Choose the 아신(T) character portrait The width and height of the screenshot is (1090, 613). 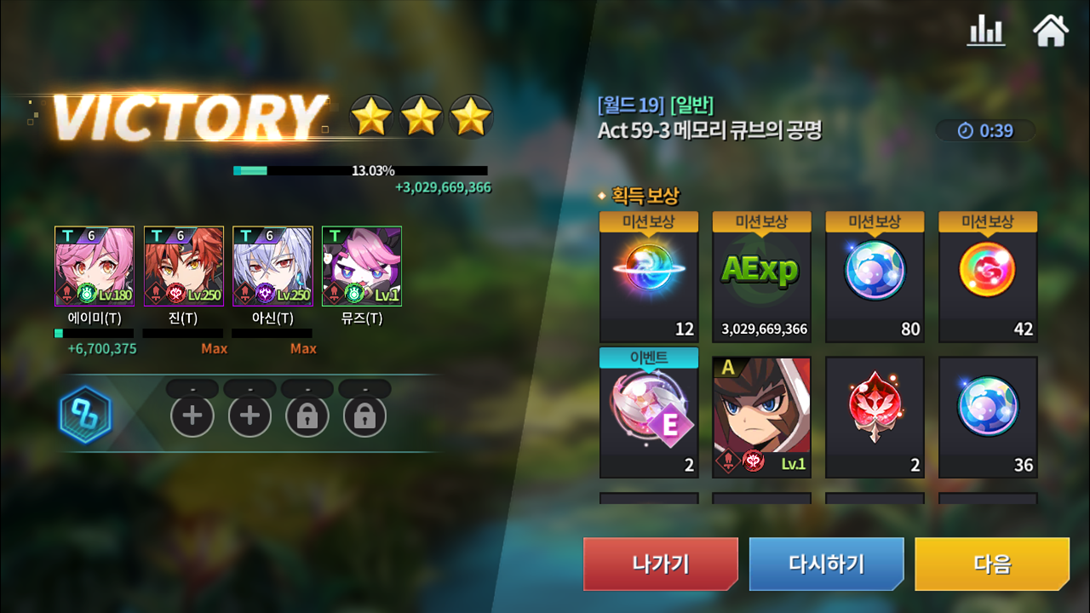(x=272, y=266)
